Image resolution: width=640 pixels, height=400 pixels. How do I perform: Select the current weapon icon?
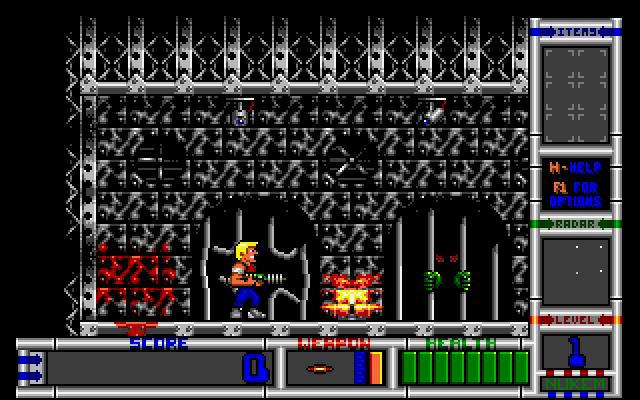322,368
